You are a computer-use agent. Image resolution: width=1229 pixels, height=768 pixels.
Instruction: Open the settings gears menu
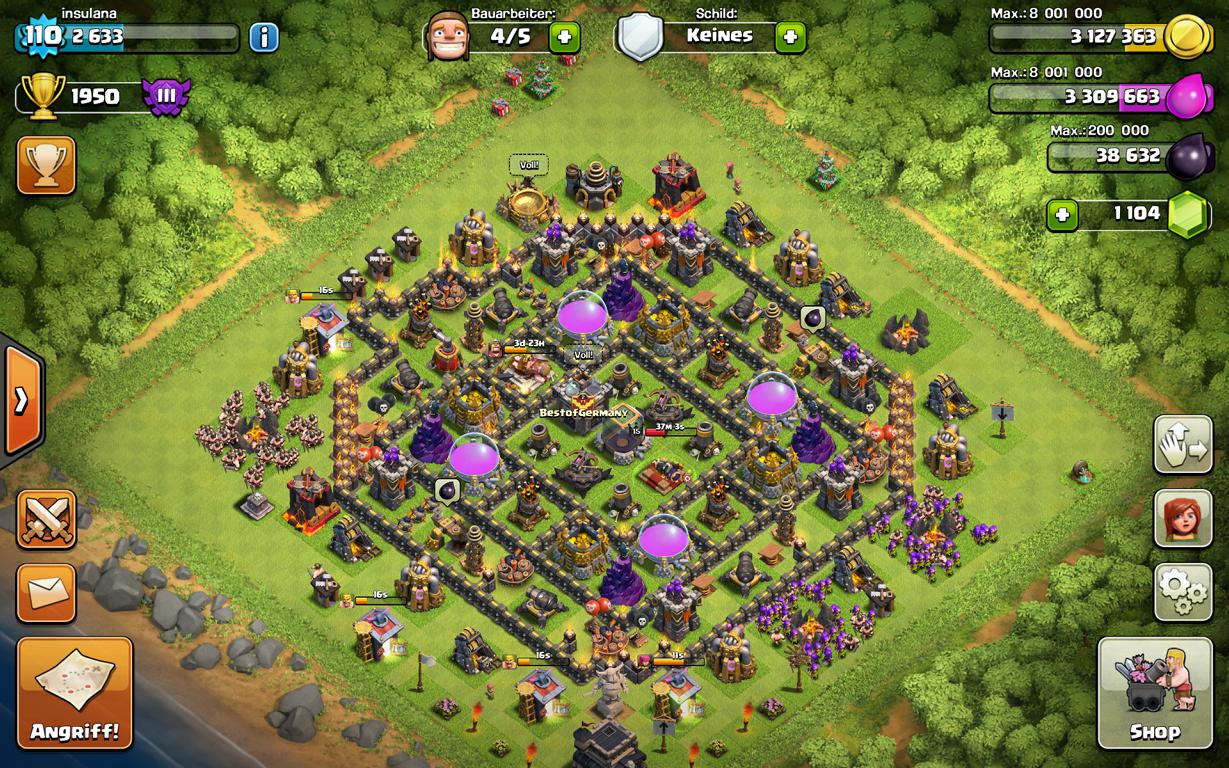1183,593
